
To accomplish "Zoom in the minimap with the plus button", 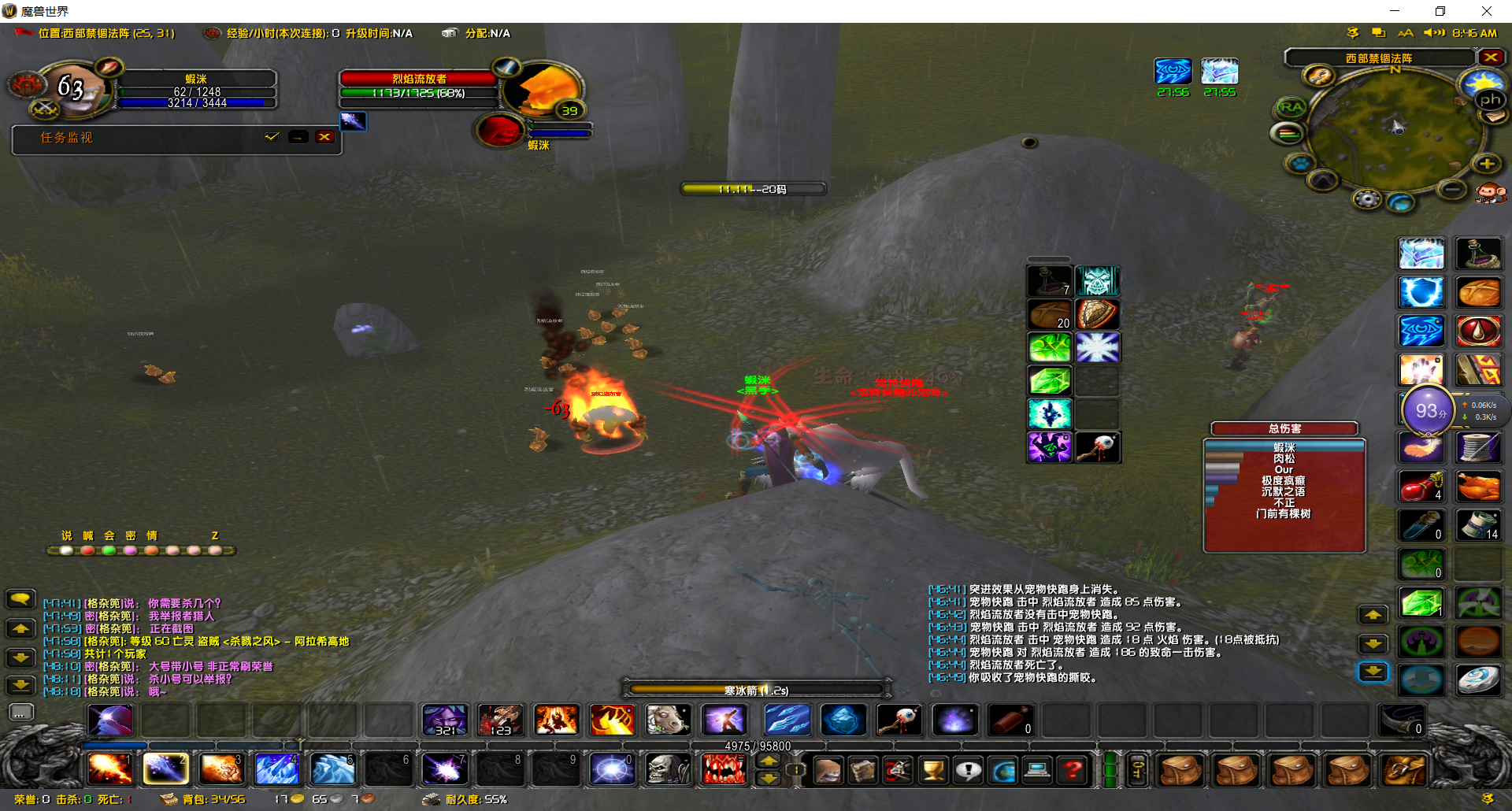I will click(1487, 164).
